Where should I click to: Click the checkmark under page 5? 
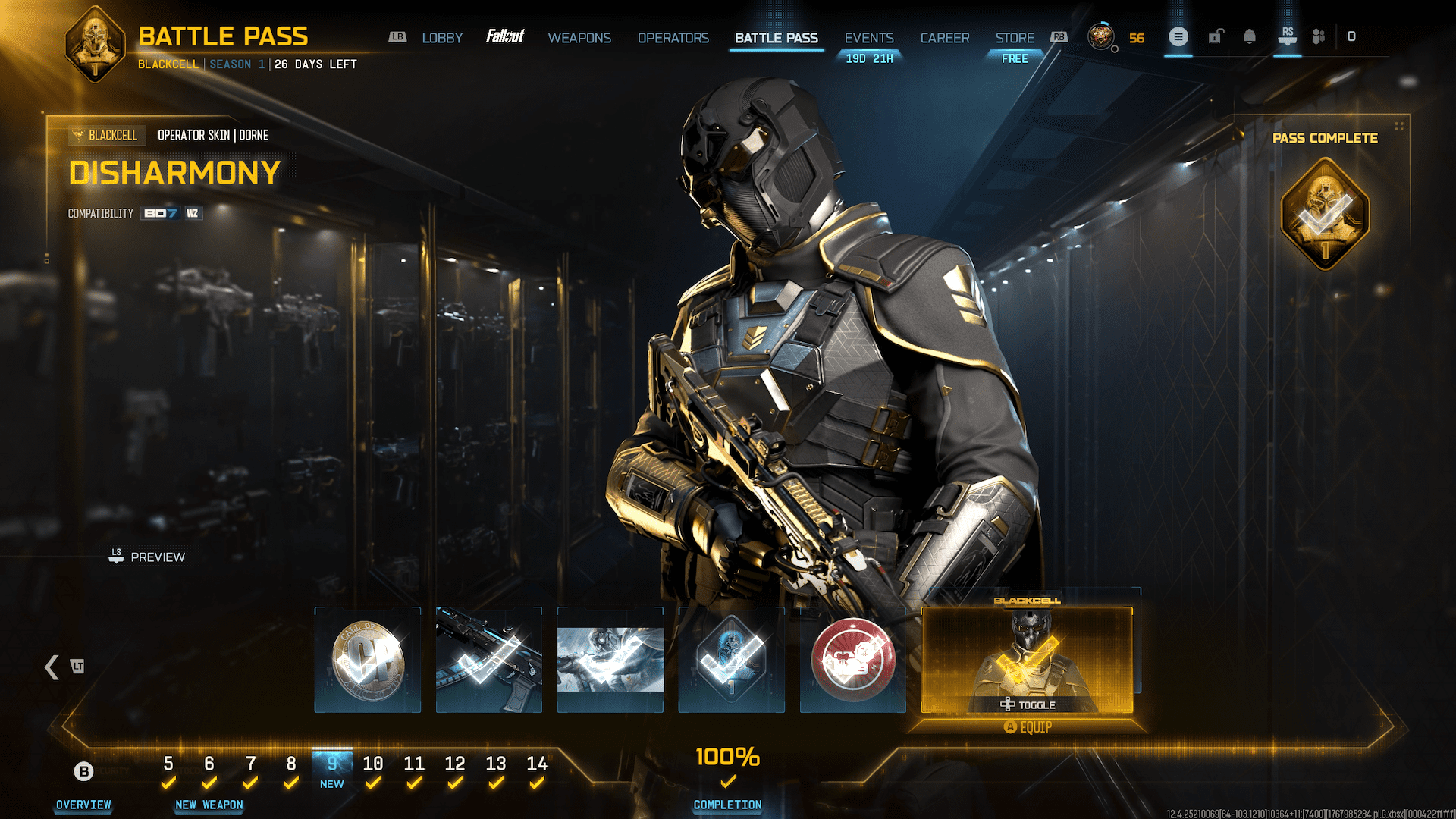coord(168,783)
